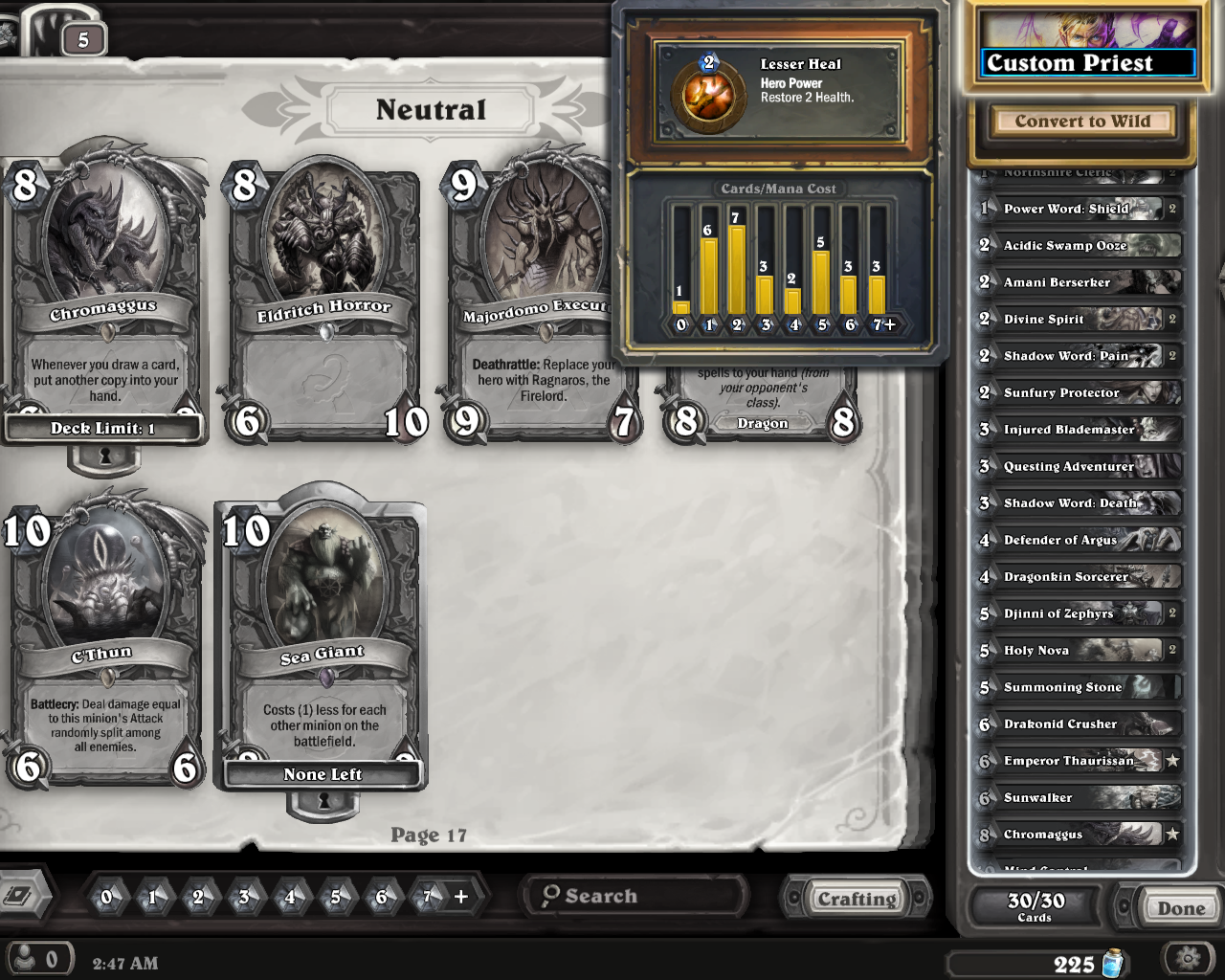Filter collection by 0 mana cost
The width and height of the screenshot is (1225, 980).
tap(106, 897)
